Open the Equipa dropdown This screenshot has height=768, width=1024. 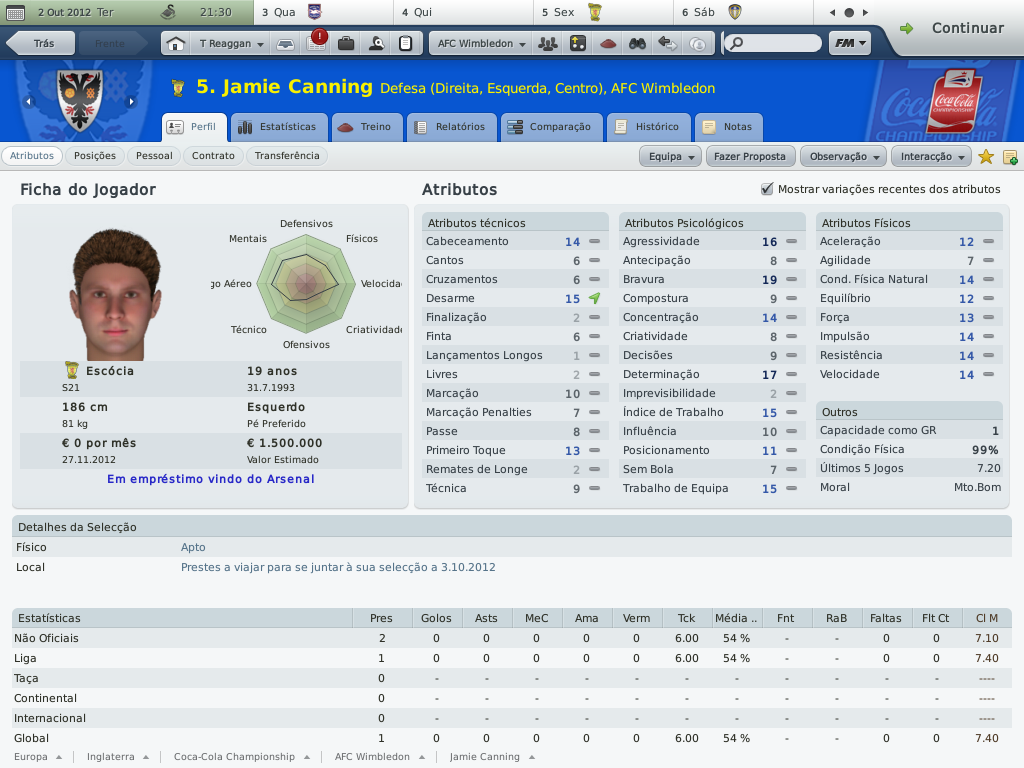point(671,156)
